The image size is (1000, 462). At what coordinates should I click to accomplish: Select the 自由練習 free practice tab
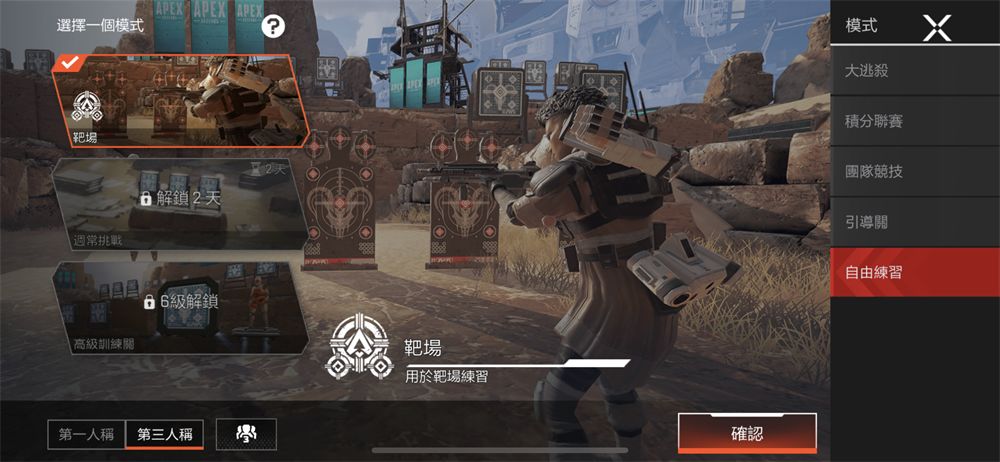click(915, 271)
